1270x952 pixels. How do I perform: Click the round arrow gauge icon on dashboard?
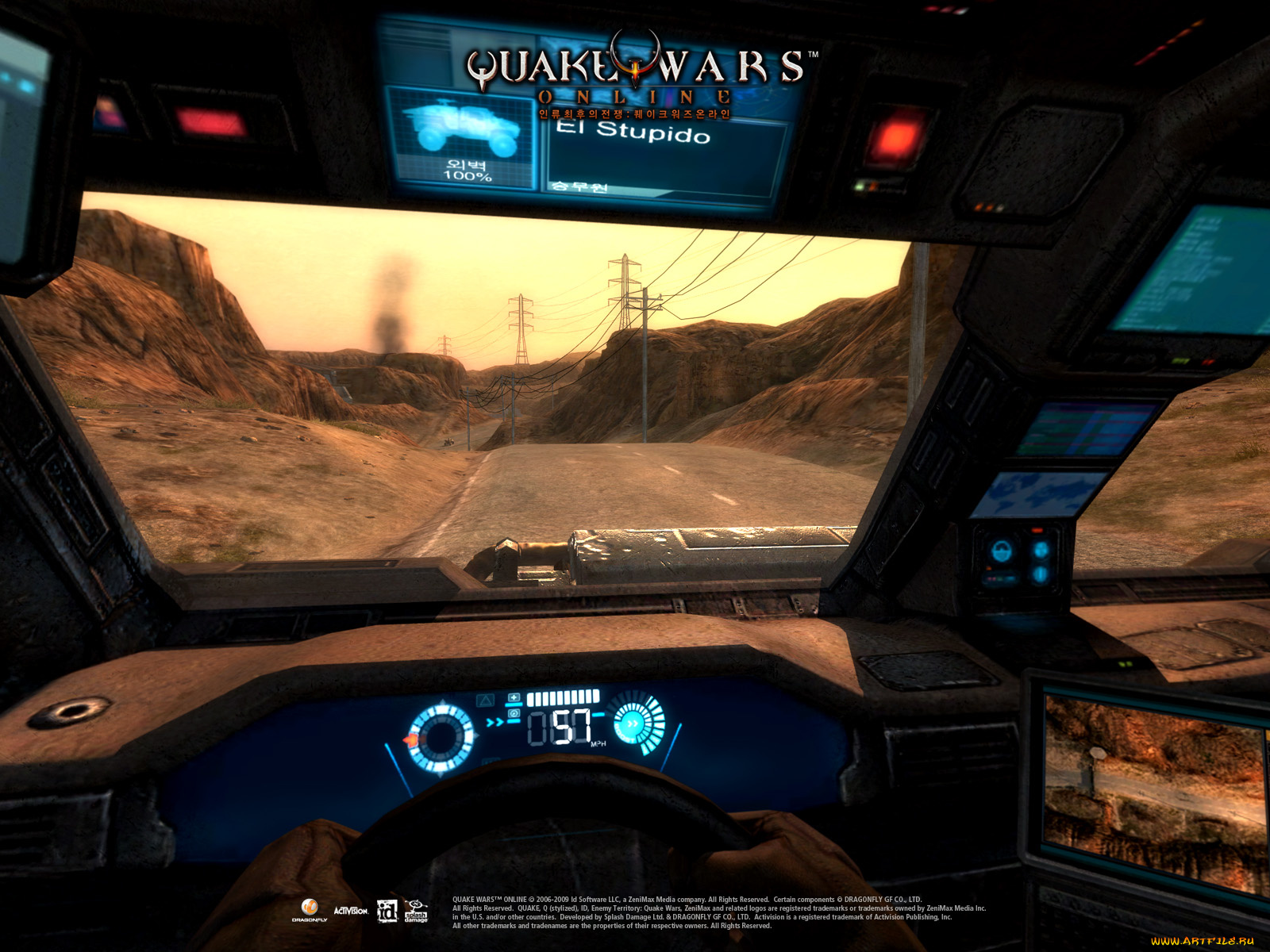click(x=633, y=724)
